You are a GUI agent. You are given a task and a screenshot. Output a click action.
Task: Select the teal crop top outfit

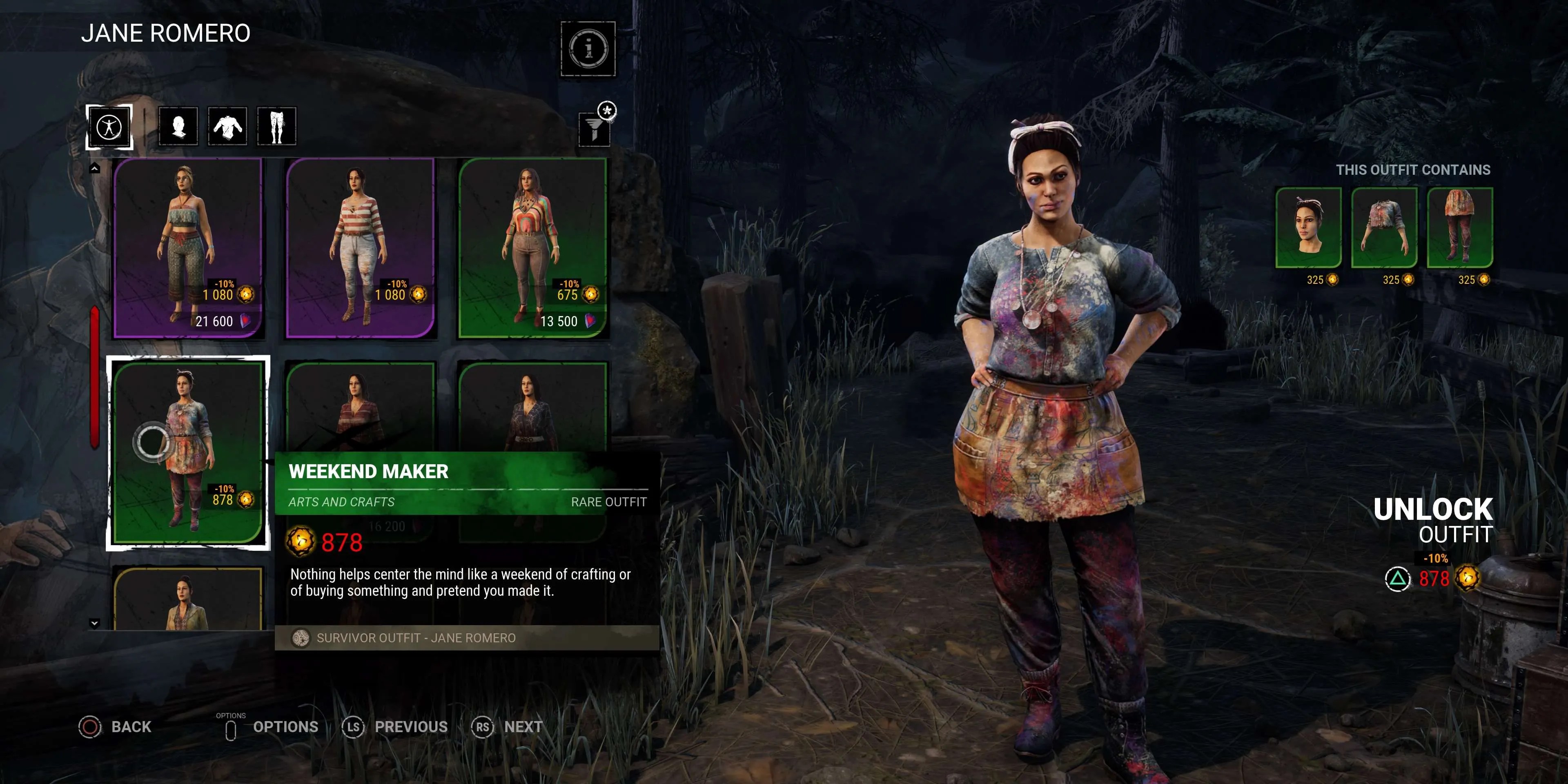188,247
